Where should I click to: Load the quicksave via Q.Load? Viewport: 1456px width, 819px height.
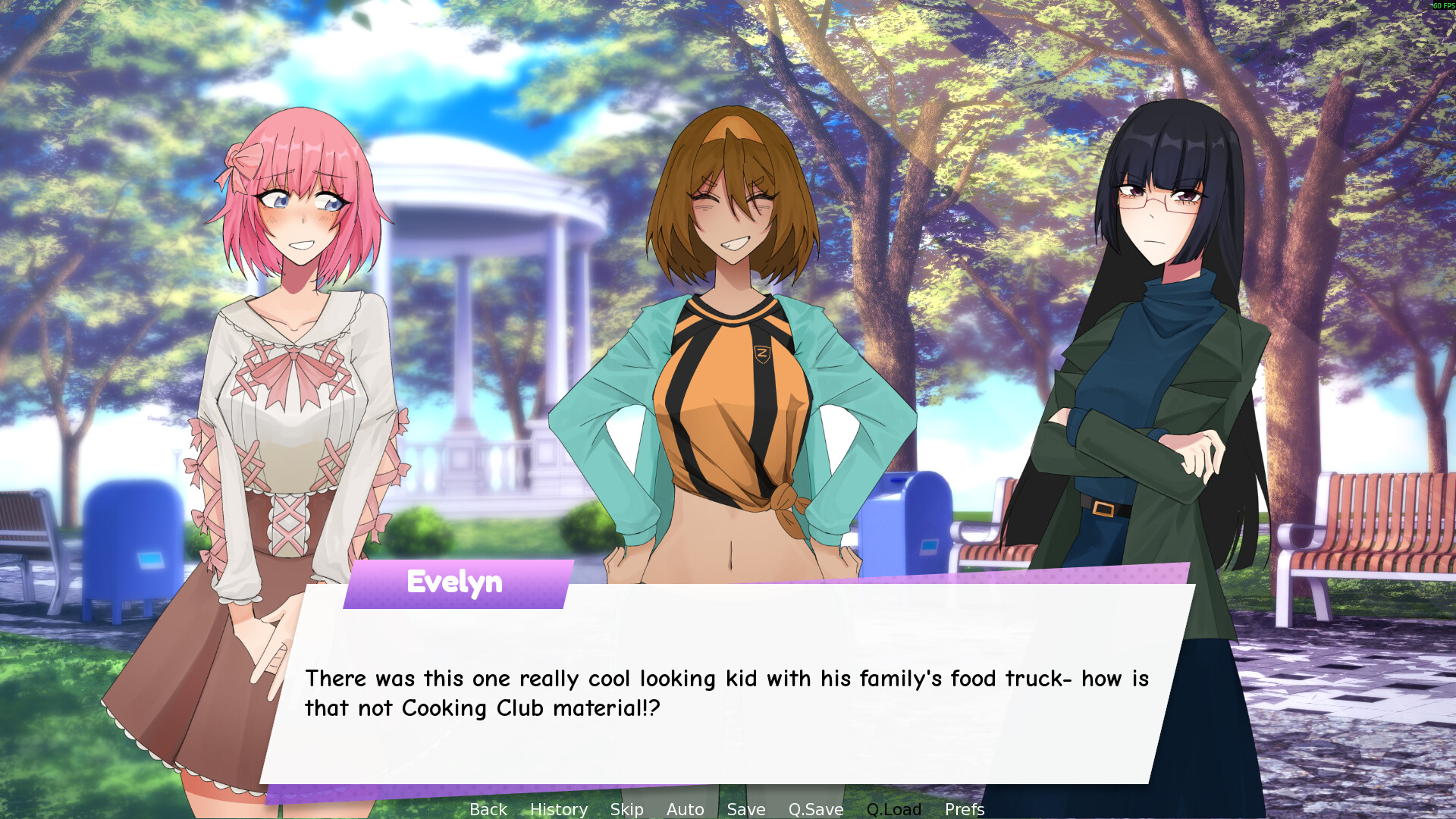(893, 809)
